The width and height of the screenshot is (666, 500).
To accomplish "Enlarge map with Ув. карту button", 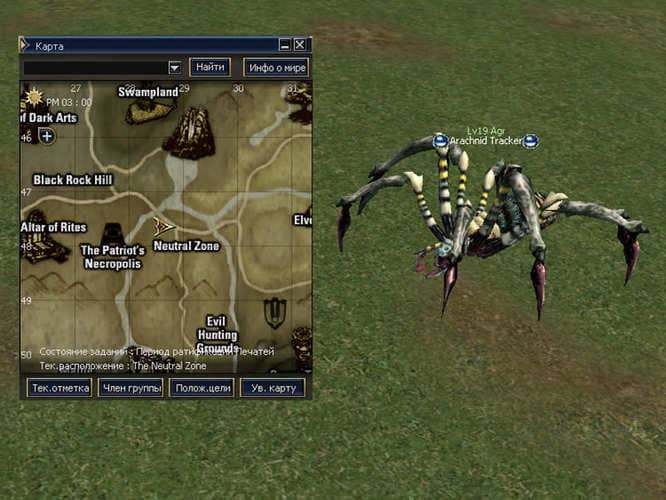I will [272, 388].
